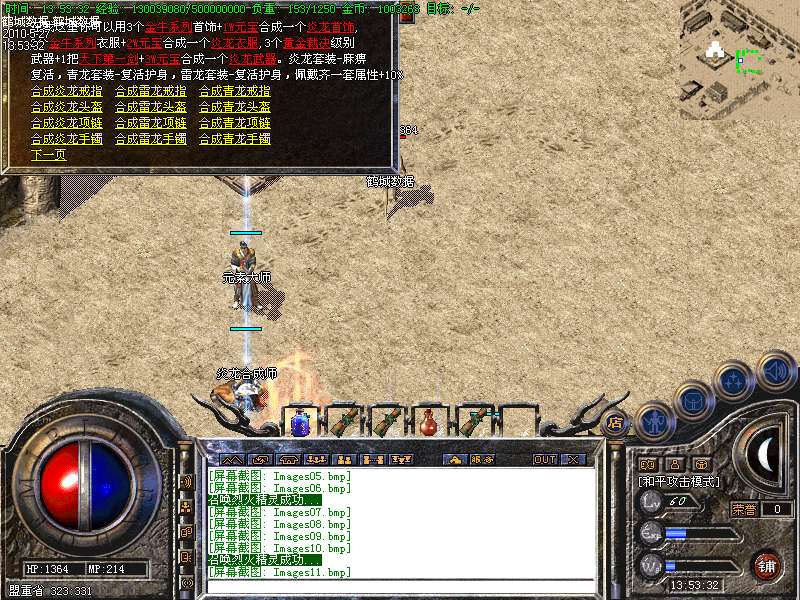Click the OUT button above chat
Image resolution: width=800 pixels, height=600 pixels.
(x=543, y=460)
